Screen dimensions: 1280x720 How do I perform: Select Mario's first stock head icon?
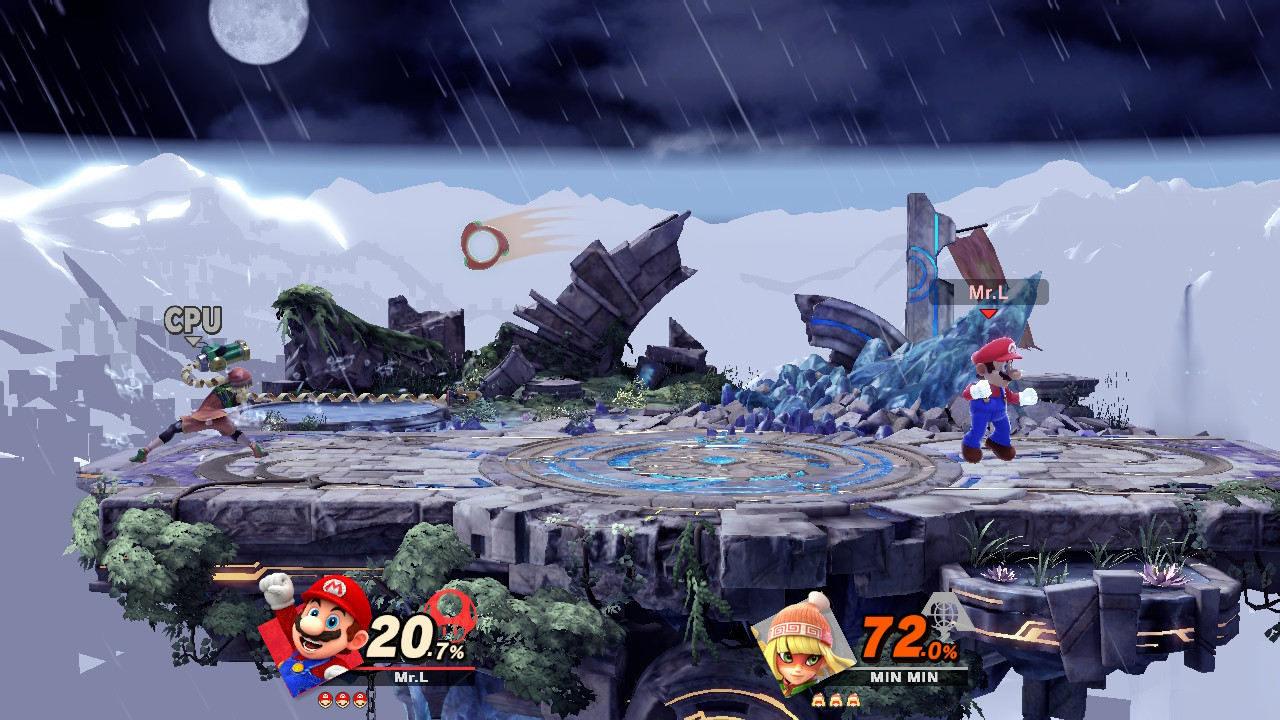click(x=325, y=699)
